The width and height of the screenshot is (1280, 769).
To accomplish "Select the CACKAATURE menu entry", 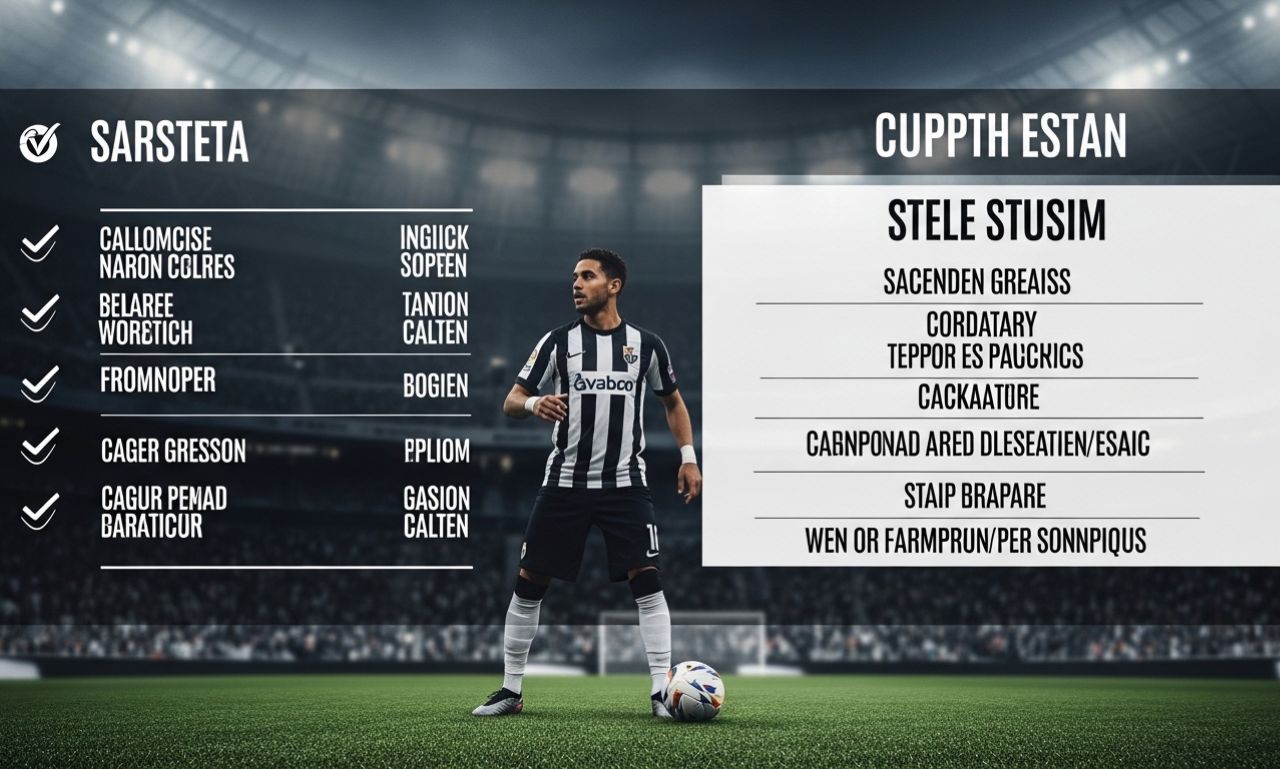I will pos(978,398).
